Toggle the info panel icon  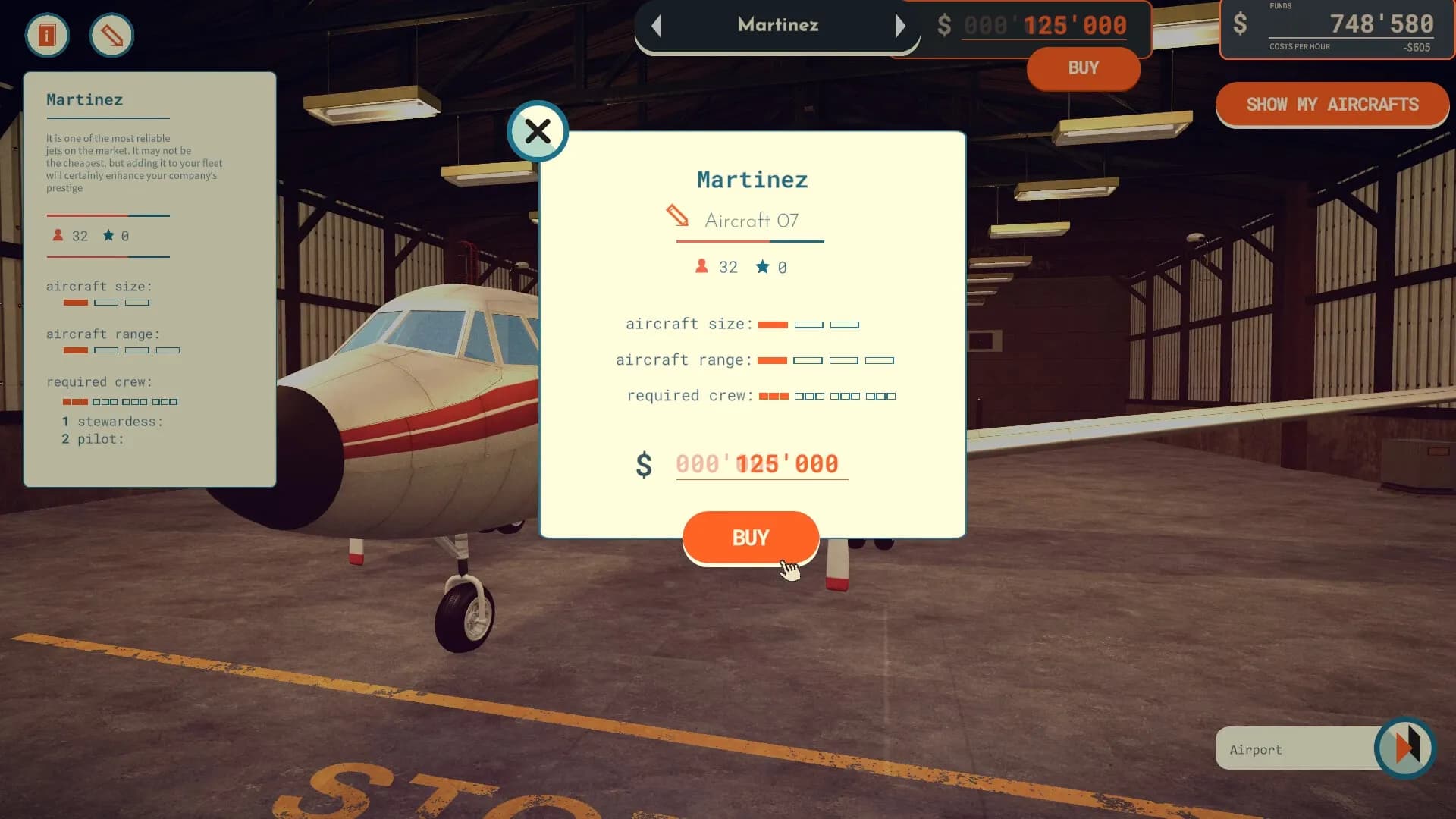pos(47,35)
